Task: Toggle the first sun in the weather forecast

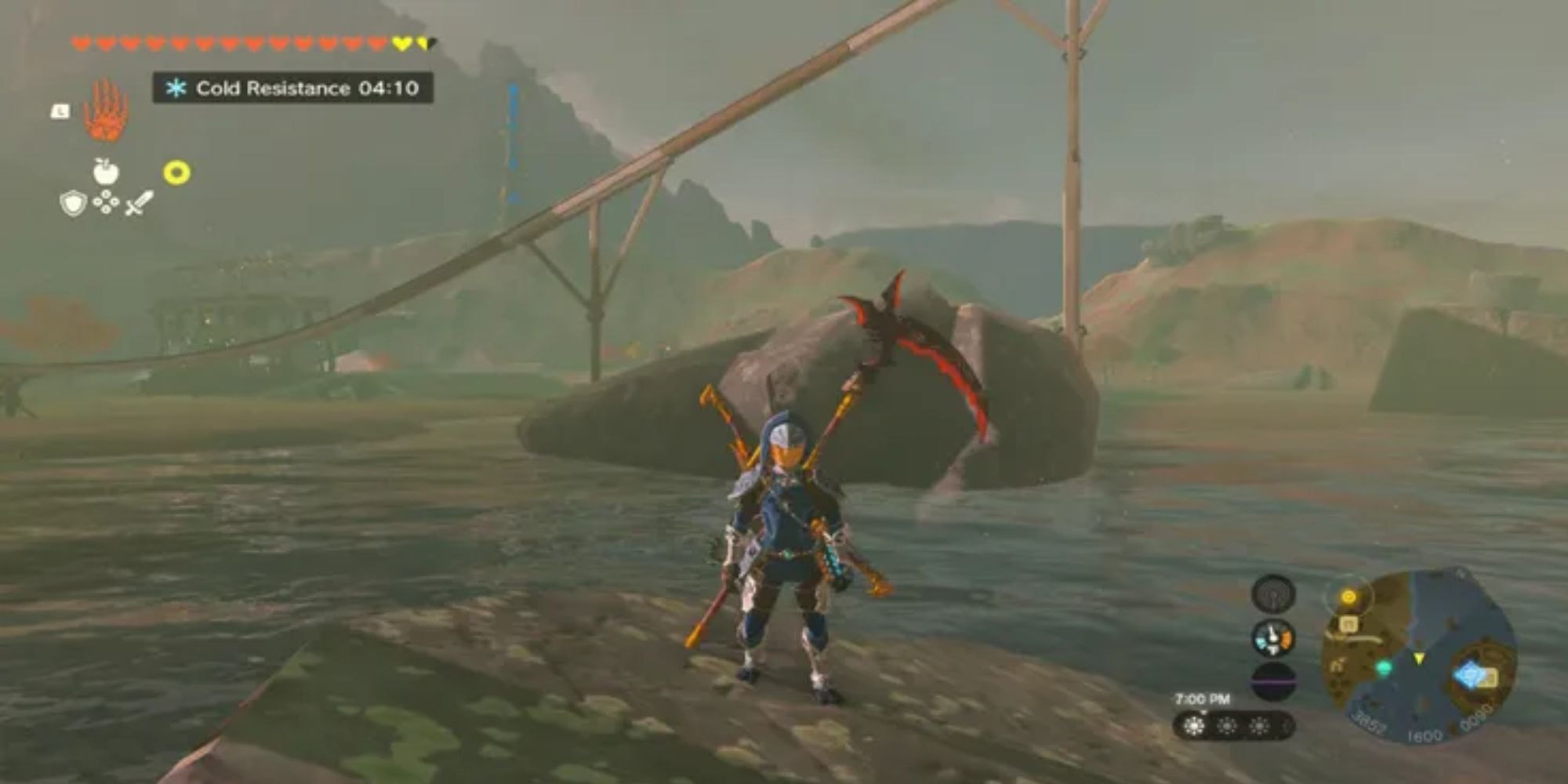Action: 1193,726
